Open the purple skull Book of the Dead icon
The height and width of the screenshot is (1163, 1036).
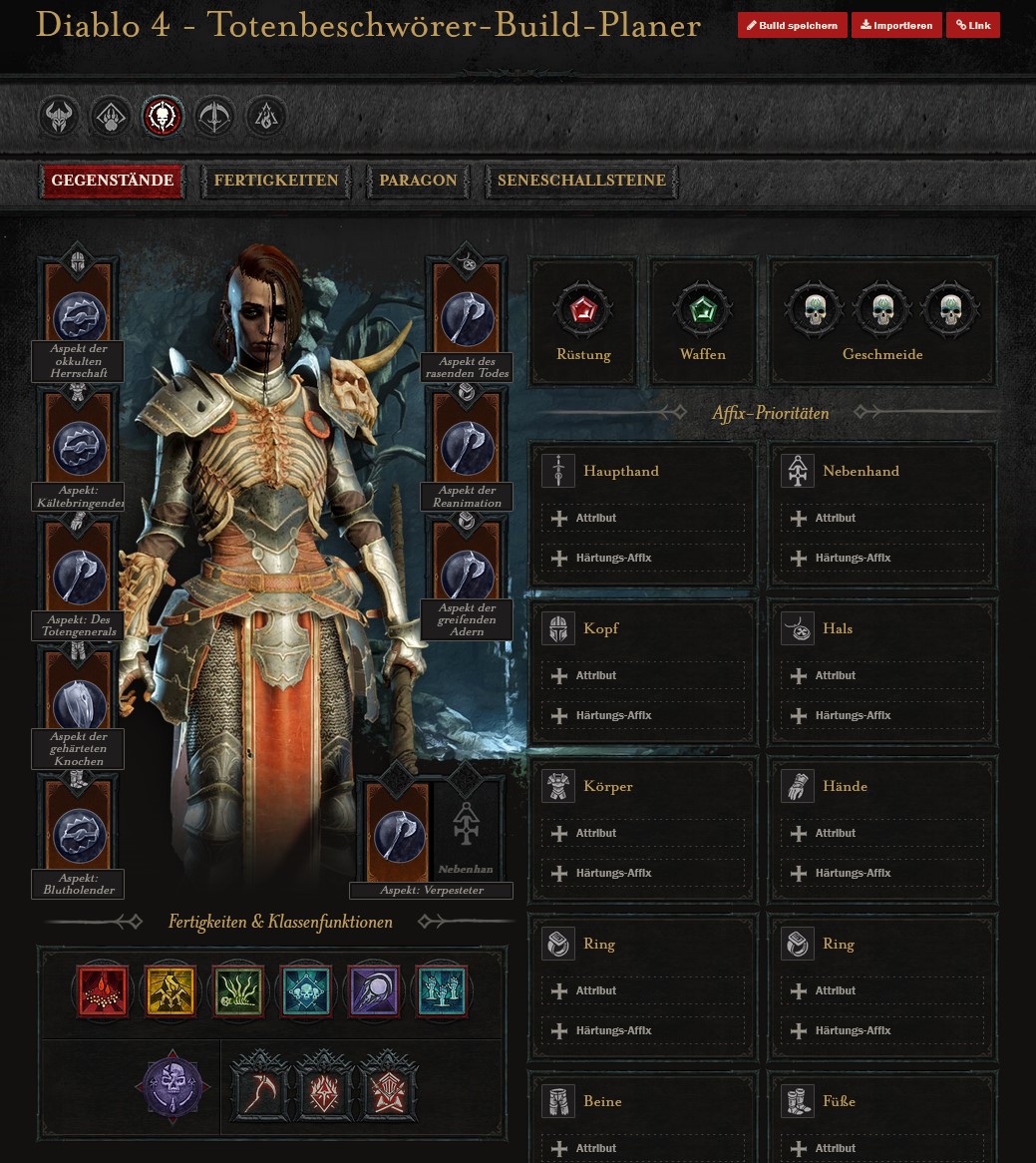click(x=173, y=1085)
